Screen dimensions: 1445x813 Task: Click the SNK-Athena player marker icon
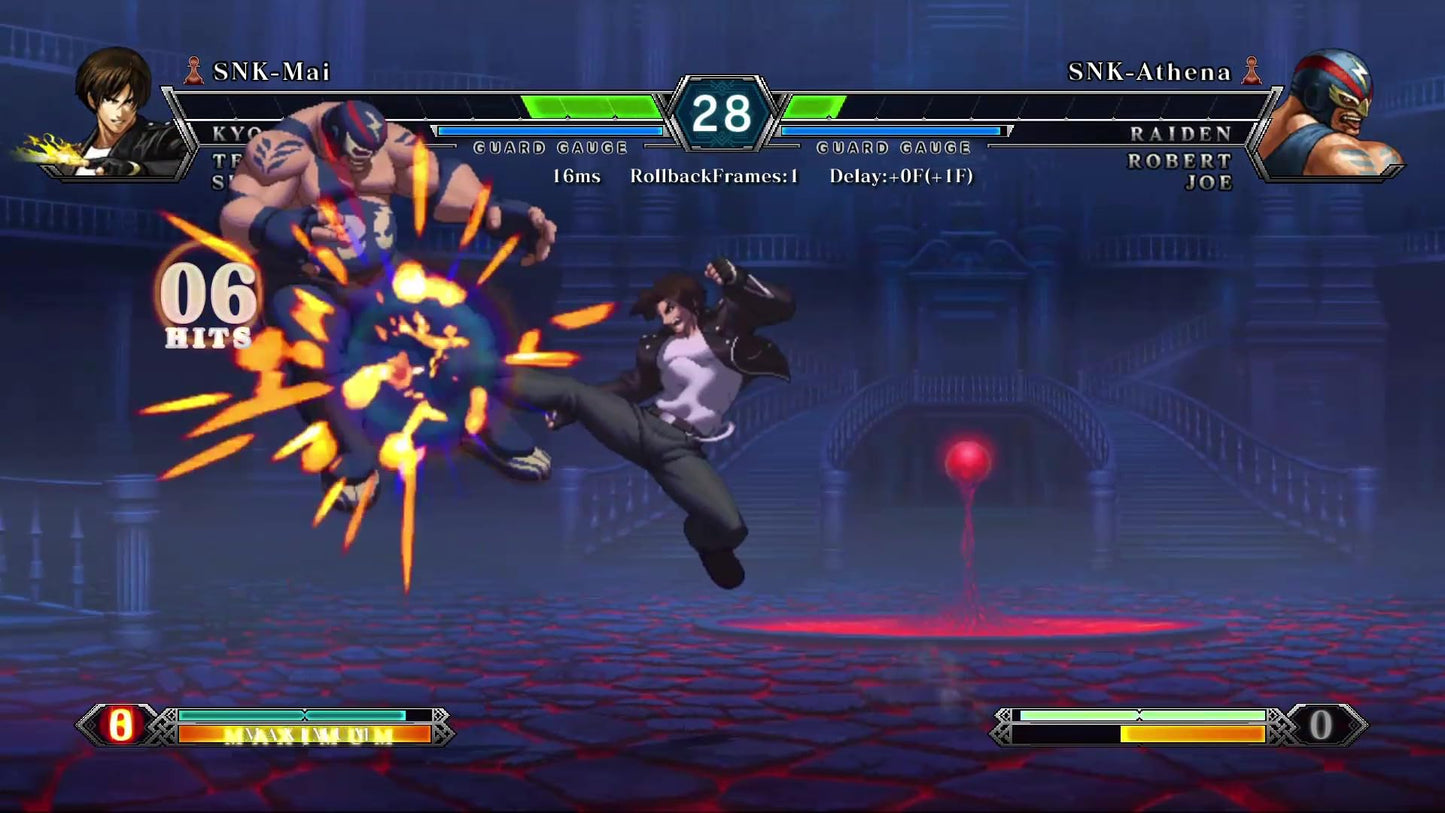pos(1252,71)
